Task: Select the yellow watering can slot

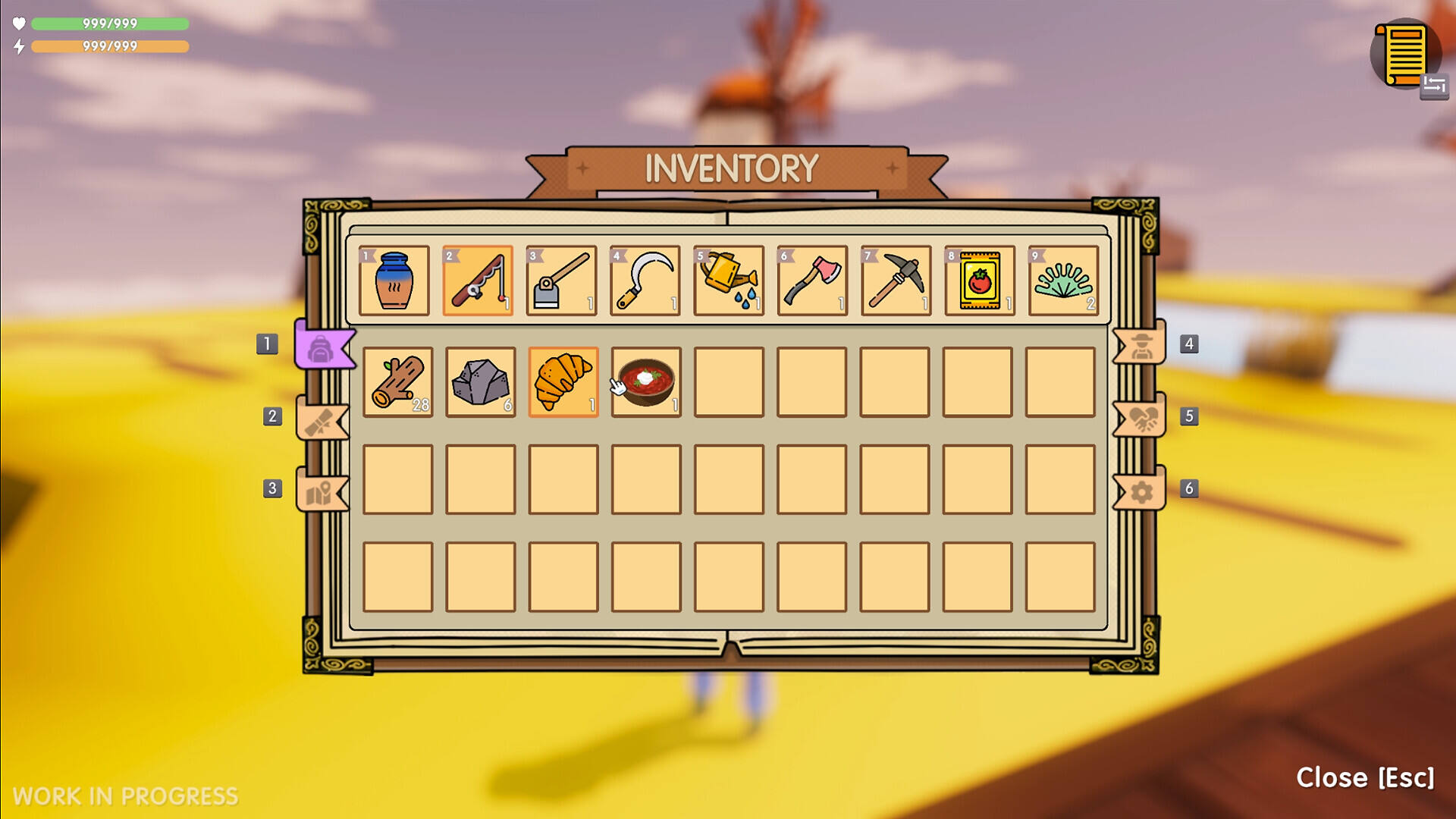Action: (728, 281)
